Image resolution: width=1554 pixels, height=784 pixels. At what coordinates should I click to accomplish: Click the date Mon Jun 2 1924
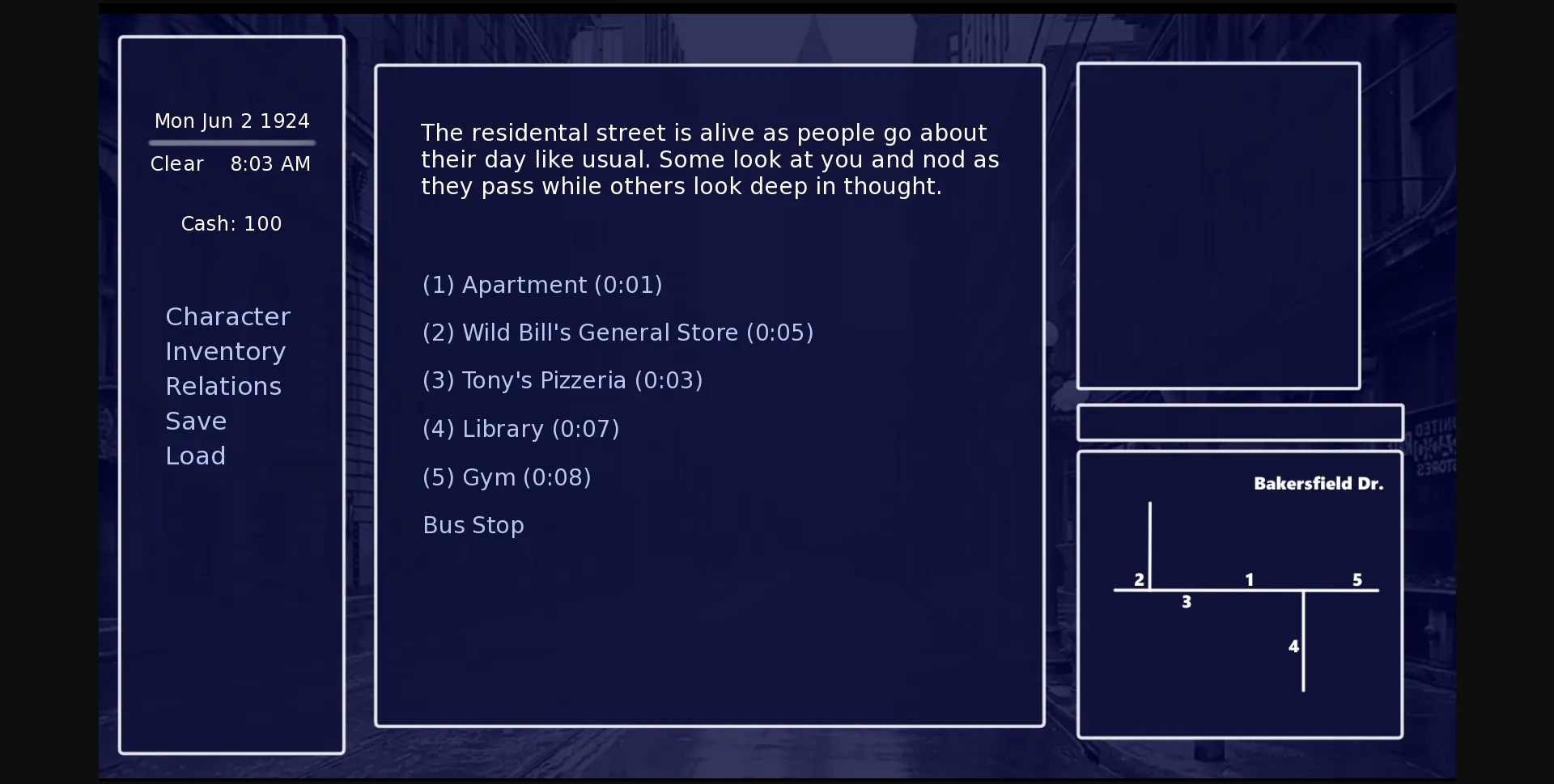coord(231,121)
